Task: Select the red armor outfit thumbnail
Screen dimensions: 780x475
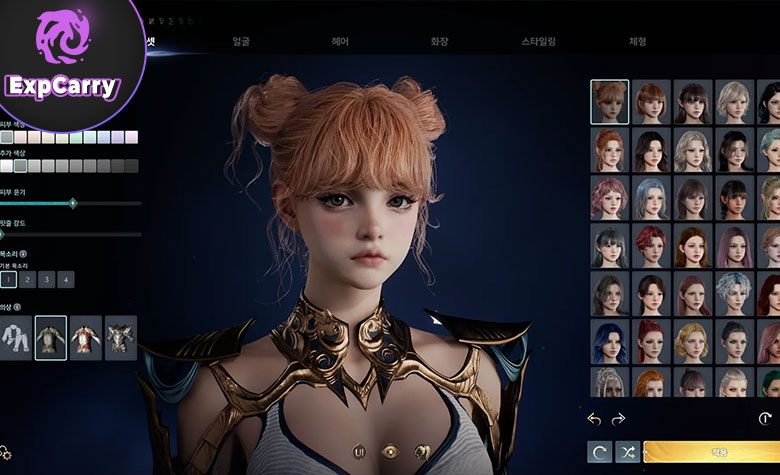Action: click(86, 338)
